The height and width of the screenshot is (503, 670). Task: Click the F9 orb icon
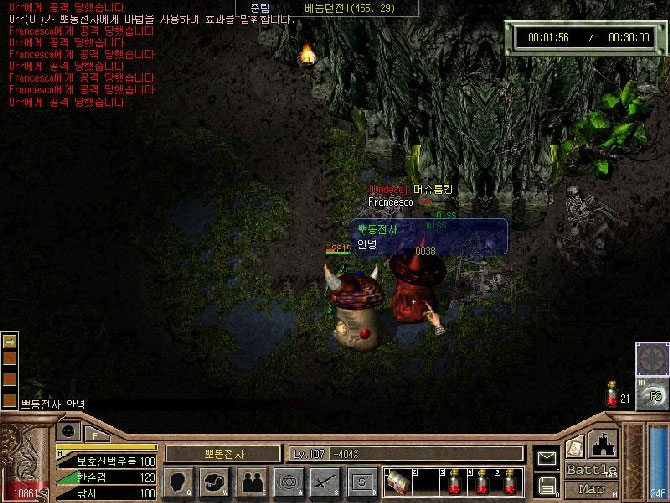click(x=654, y=395)
